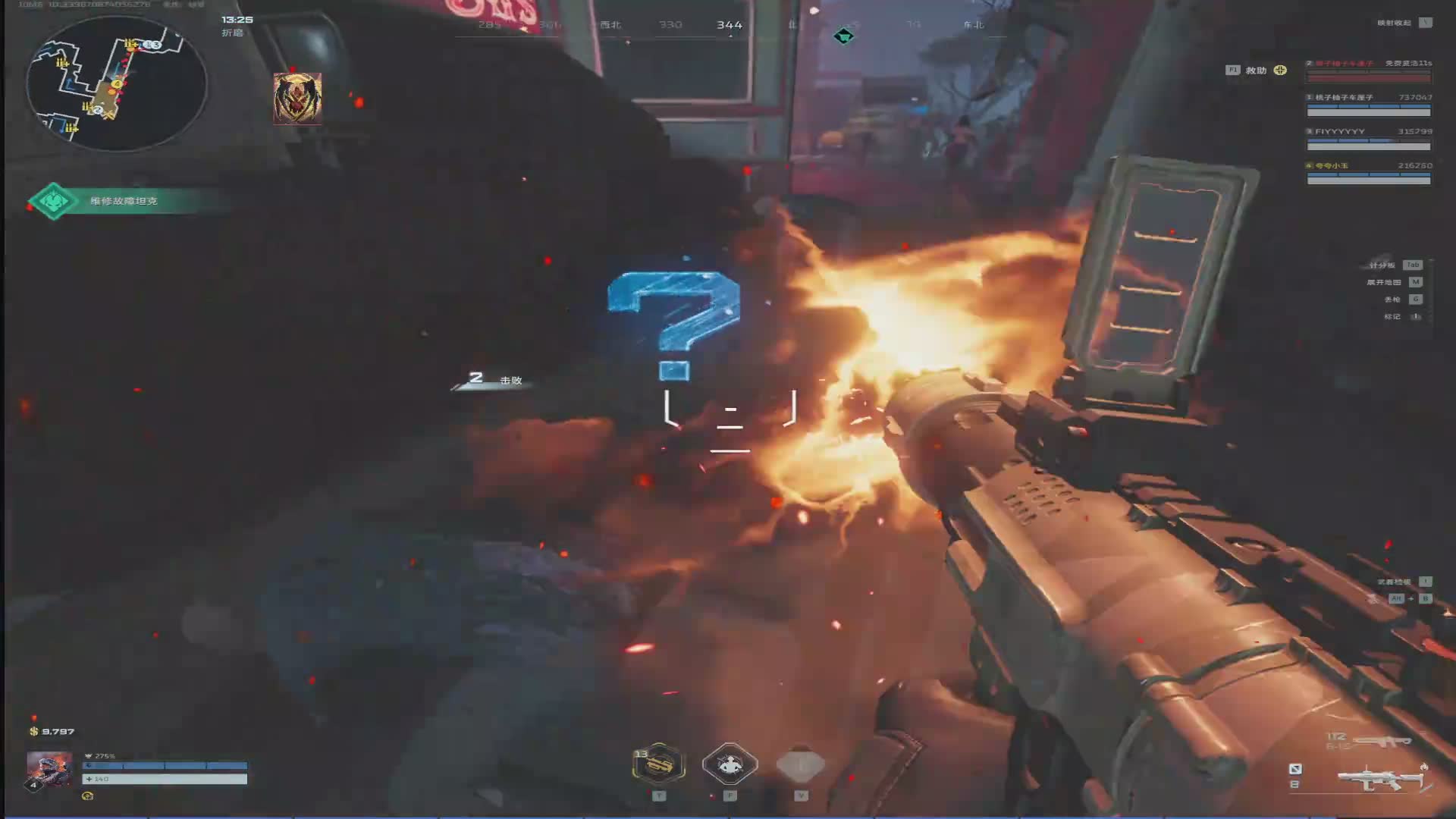Click the 维修故障坦克 objective tracker
Image resolution: width=1456 pixels, height=819 pixels.
tap(124, 201)
